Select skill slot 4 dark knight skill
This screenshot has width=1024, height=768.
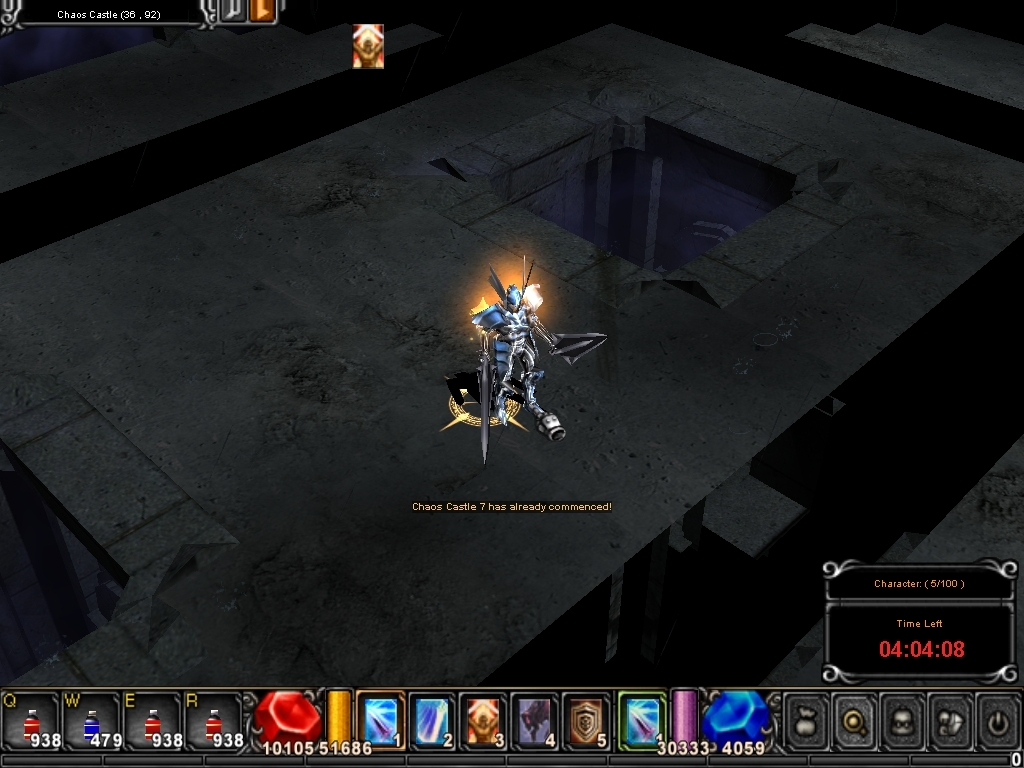coord(535,720)
